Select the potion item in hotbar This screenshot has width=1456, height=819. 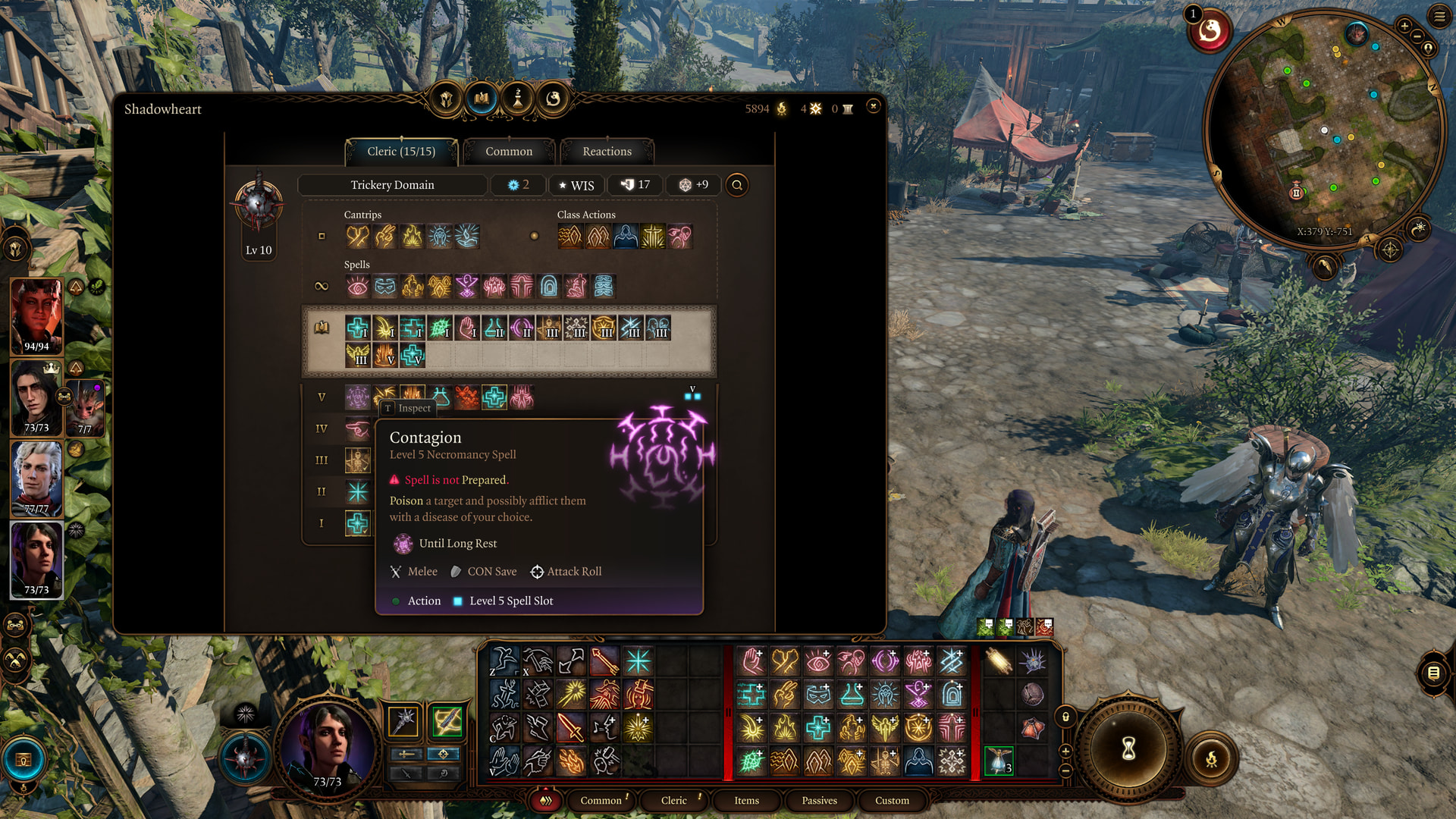pos(999,761)
